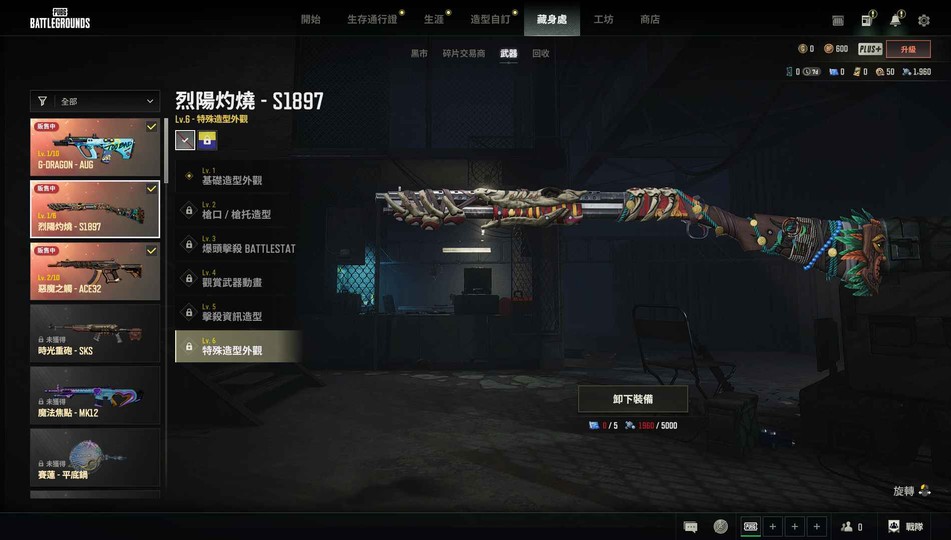Image resolution: width=951 pixels, height=540 pixels.
Task: Choose the Lv.4 觀賞武器動畫 level row
Action: pos(238,279)
